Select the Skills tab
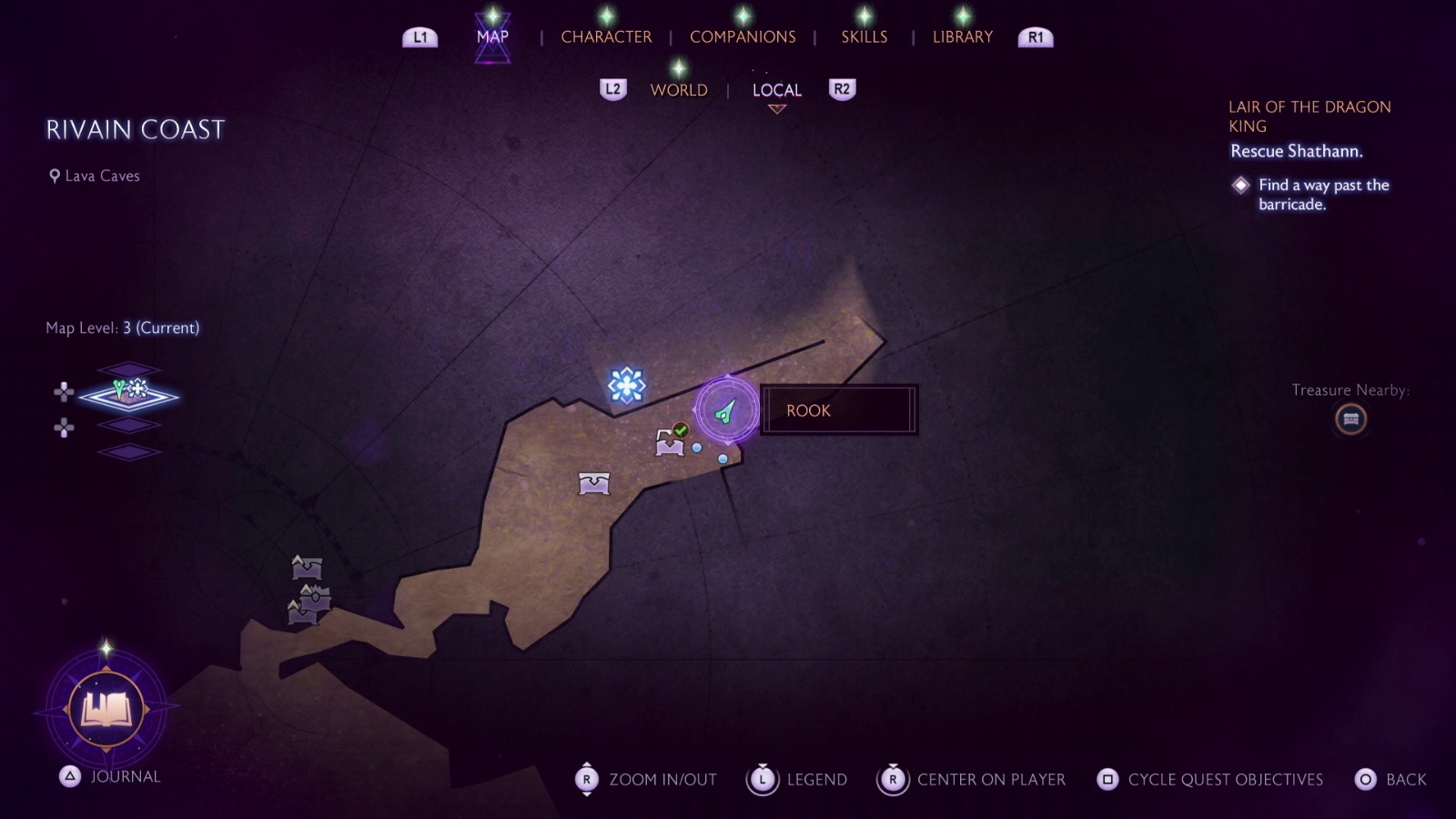 pyautogui.click(x=864, y=37)
